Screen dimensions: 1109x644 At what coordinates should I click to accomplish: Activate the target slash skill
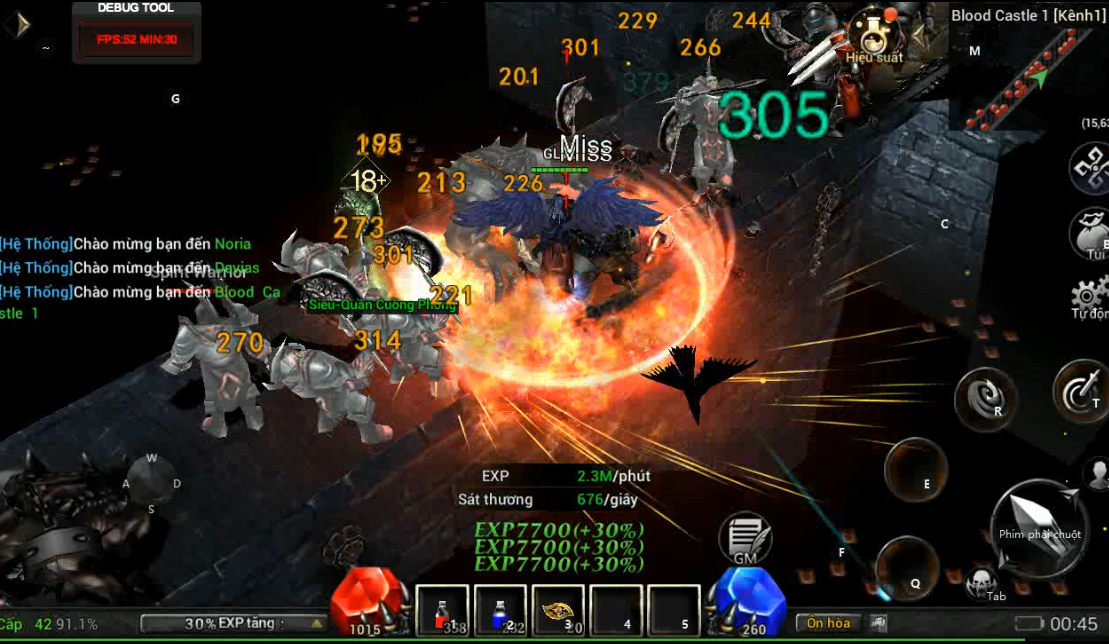point(1081,392)
